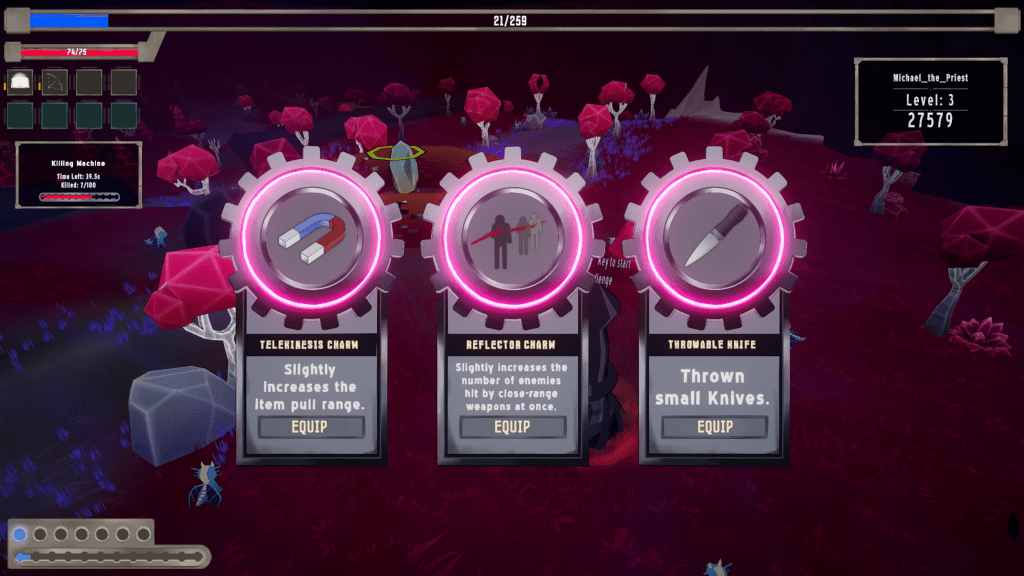1024x576 pixels.
Task: Select the bow weapon slot
Action: 55,82
